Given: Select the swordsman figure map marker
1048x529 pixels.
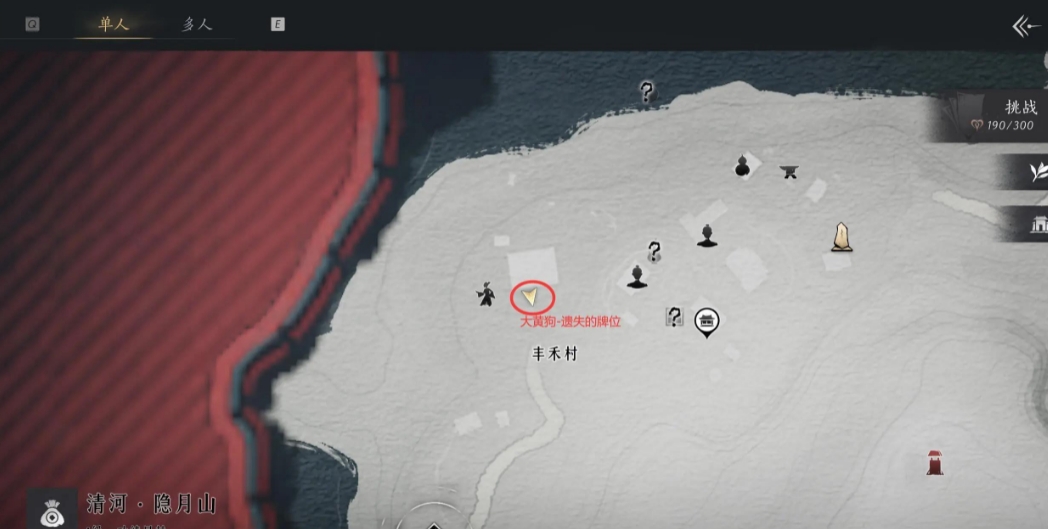Looking at the screenshot, I should [486, 294].
